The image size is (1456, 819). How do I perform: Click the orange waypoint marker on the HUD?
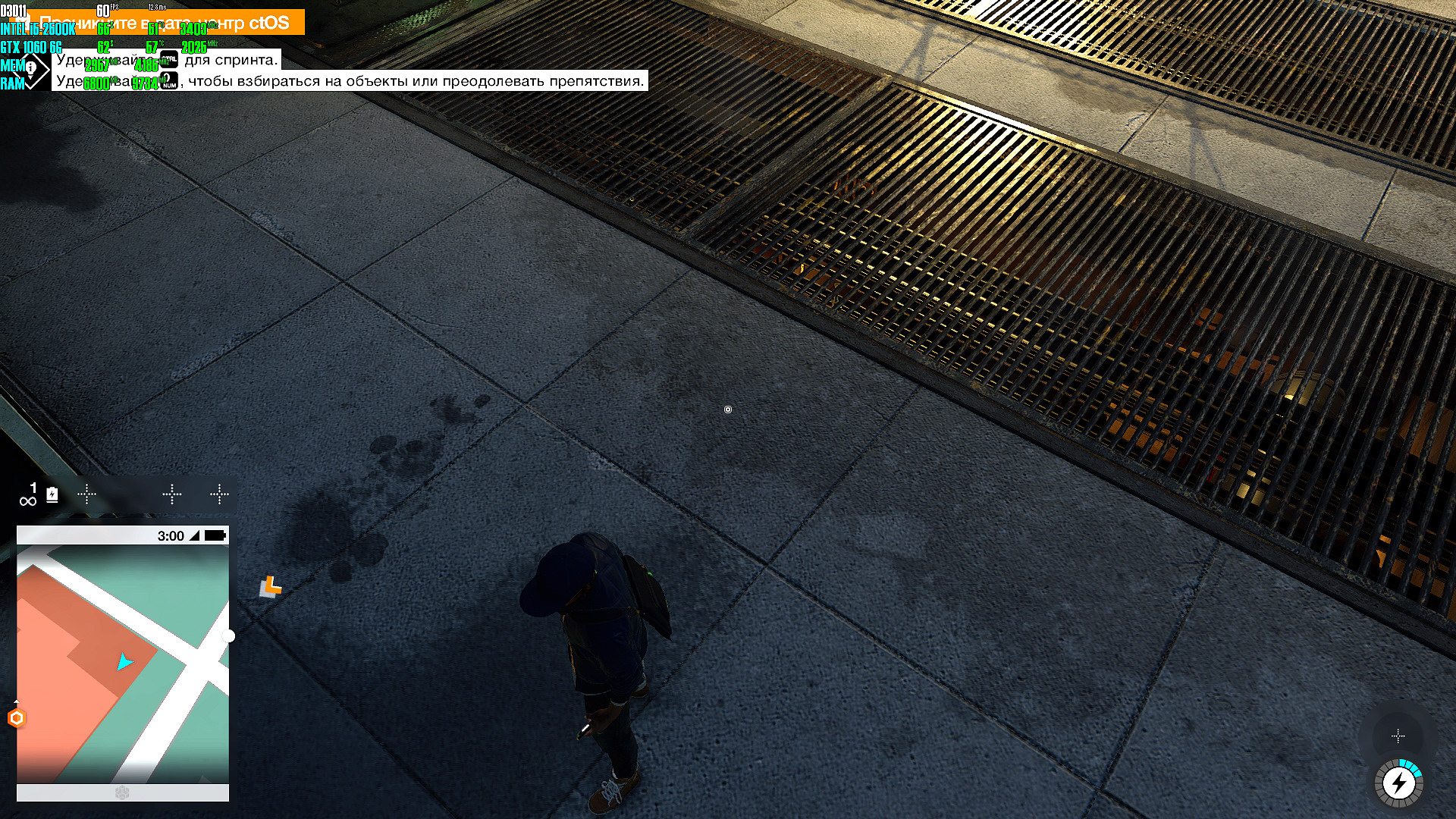coord(271,585)
